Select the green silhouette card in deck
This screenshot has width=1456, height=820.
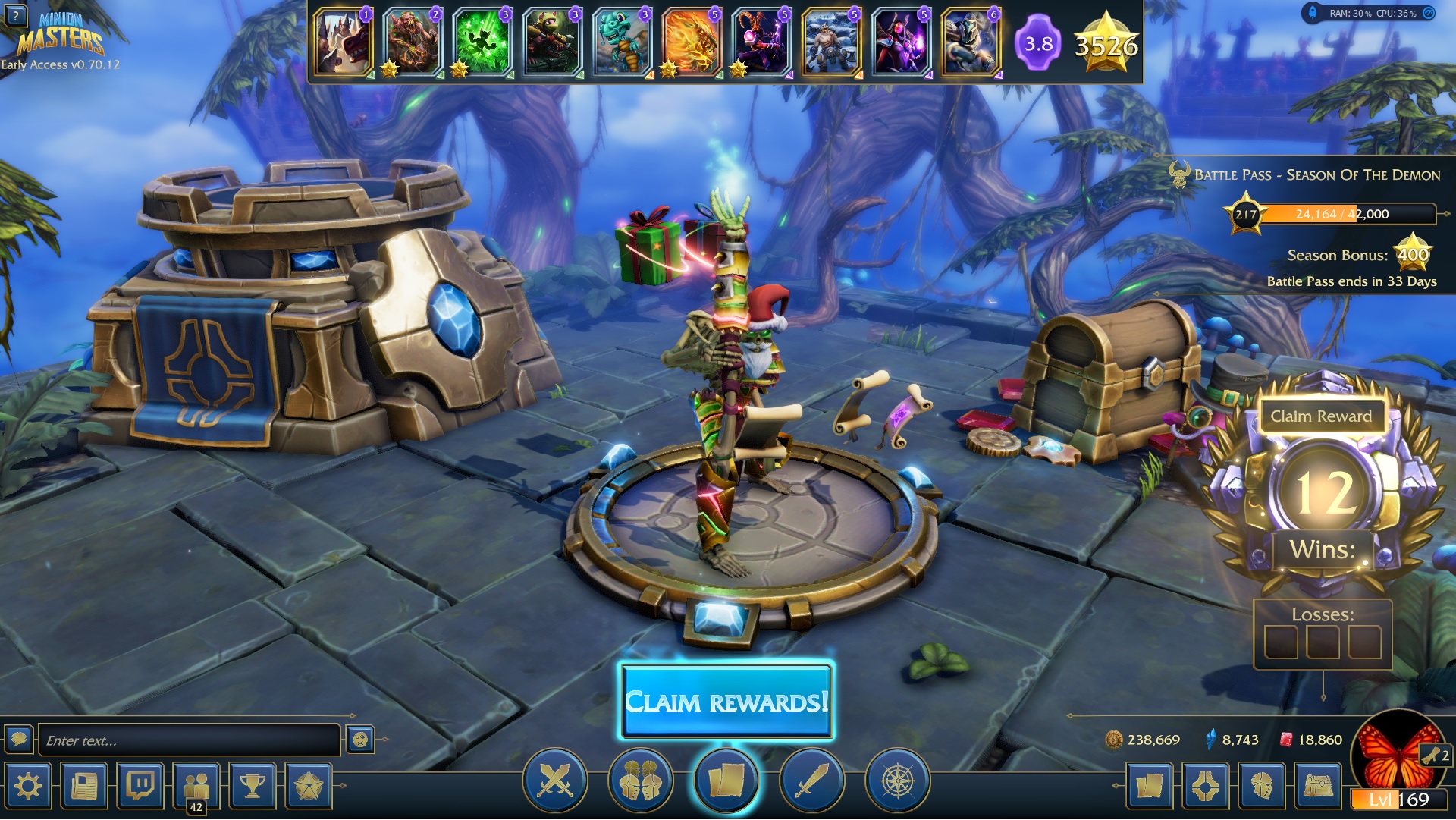click(482, 42)
